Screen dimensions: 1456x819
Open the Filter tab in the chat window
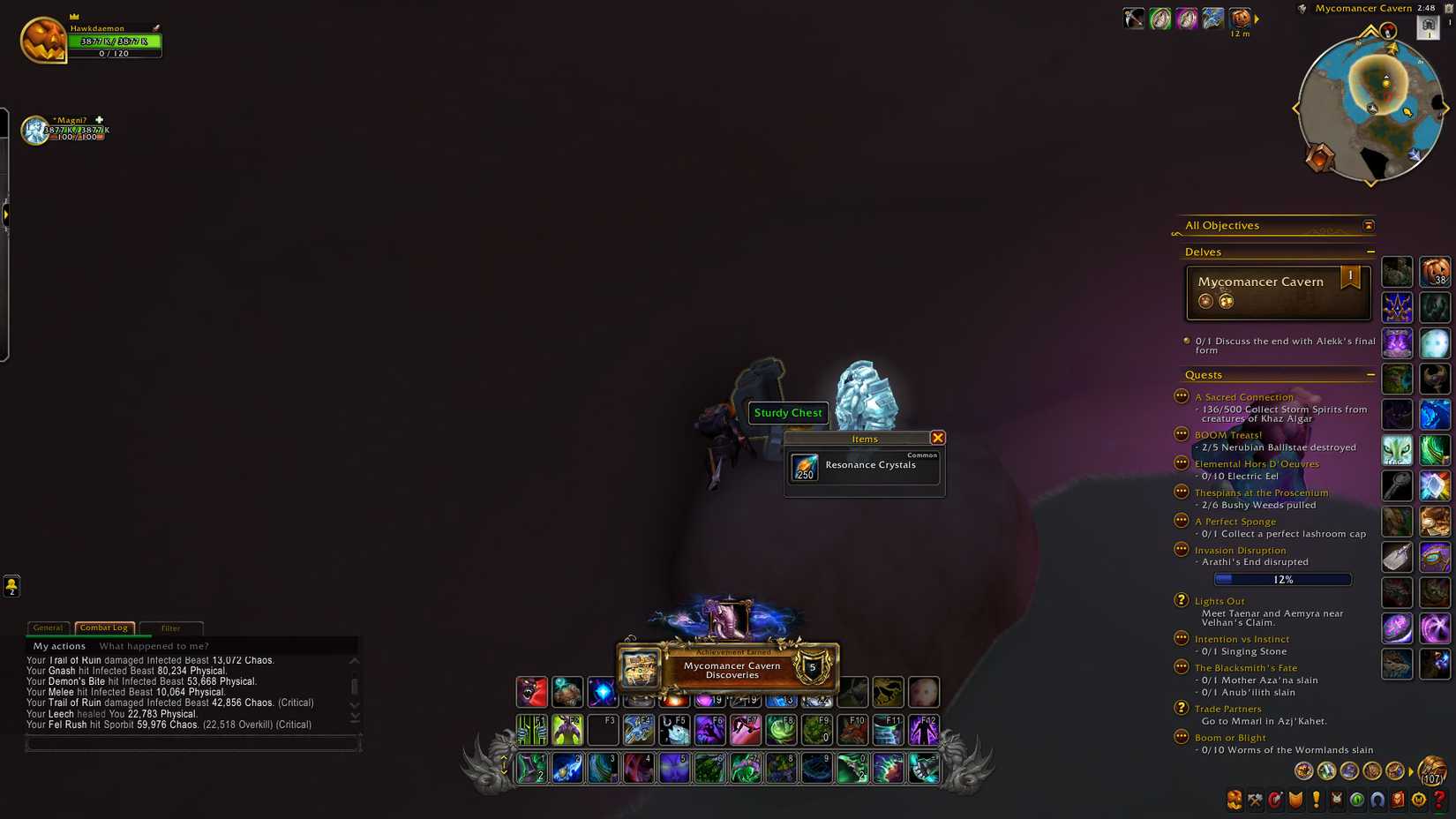(x=170, y=627)
